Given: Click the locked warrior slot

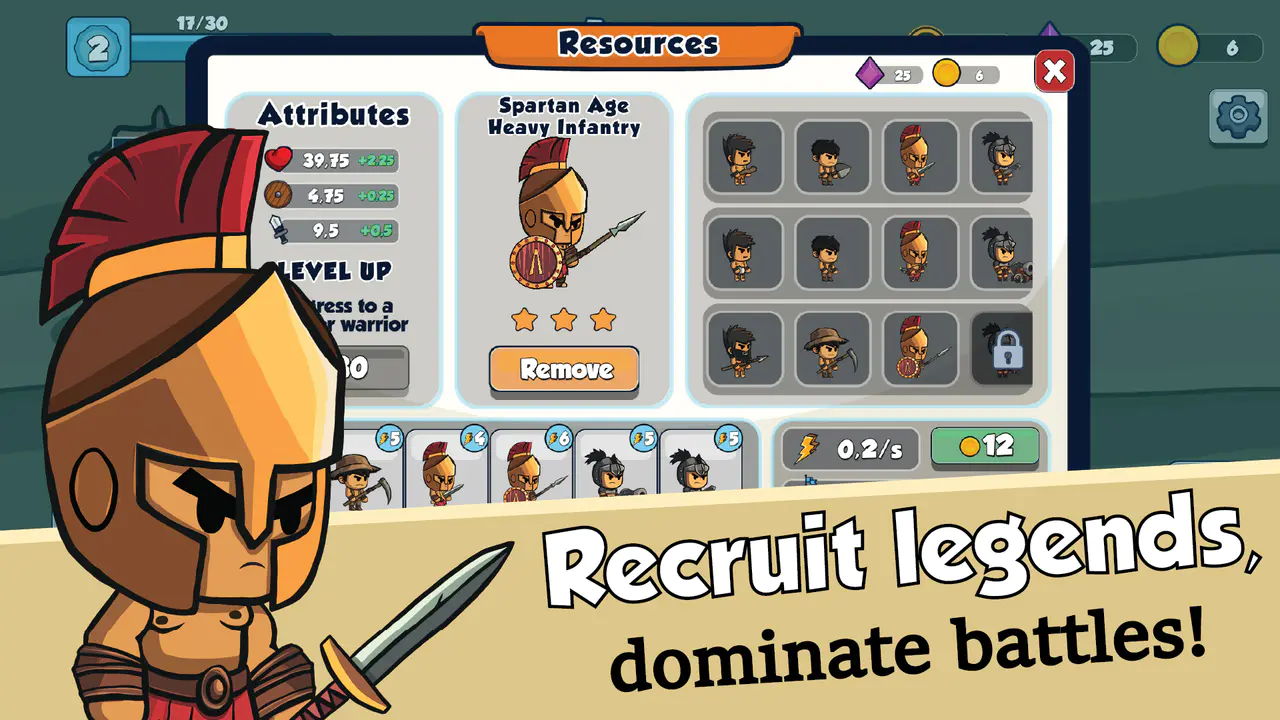Looking at the screenshot, I should [x=1002, y=348].
